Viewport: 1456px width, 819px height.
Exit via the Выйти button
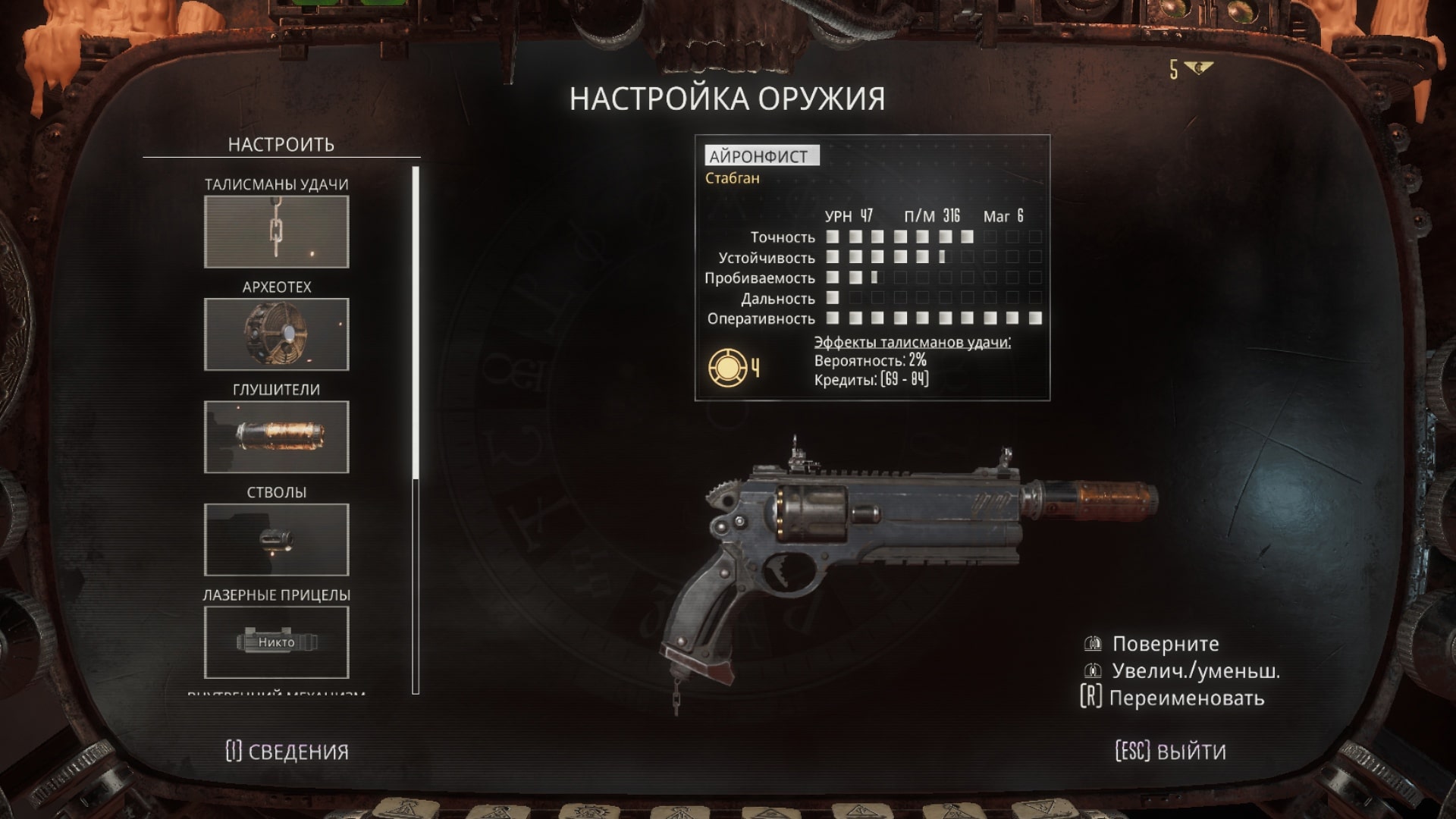[x=1170, y=752]
